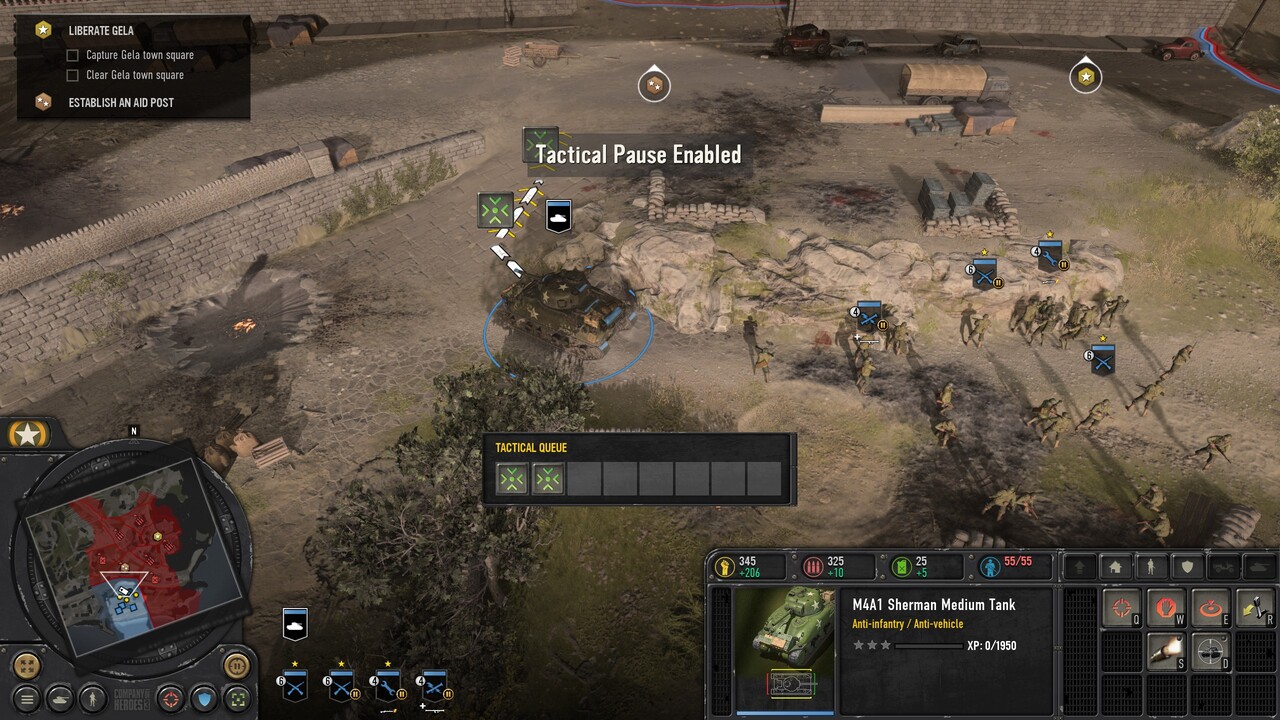Click the Liberate Gela objective
This screenshot has width=1280, height=720.
[x=101, y=31]
